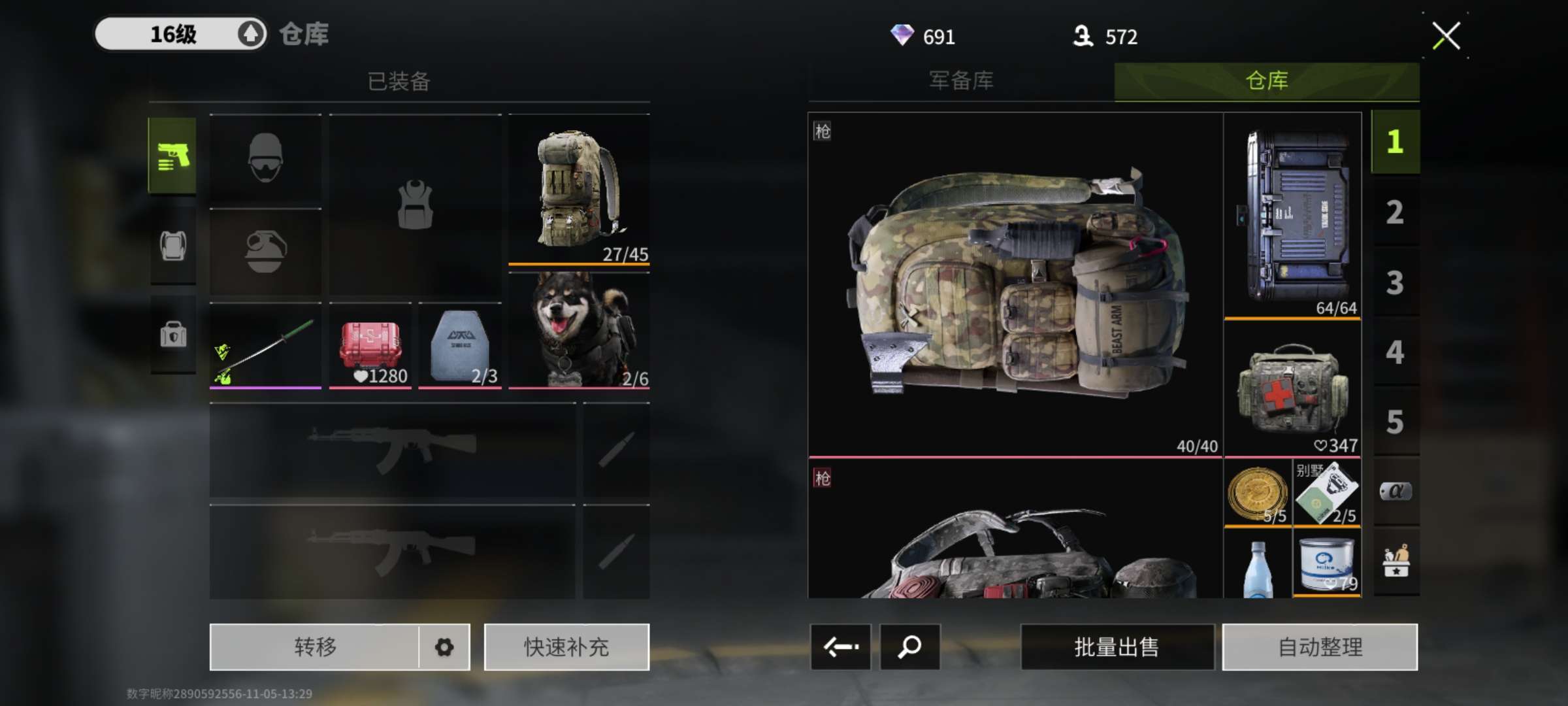Open transfer settings gear
The width and height of the screenshot is (1568, 706).
tap(444, 647)
